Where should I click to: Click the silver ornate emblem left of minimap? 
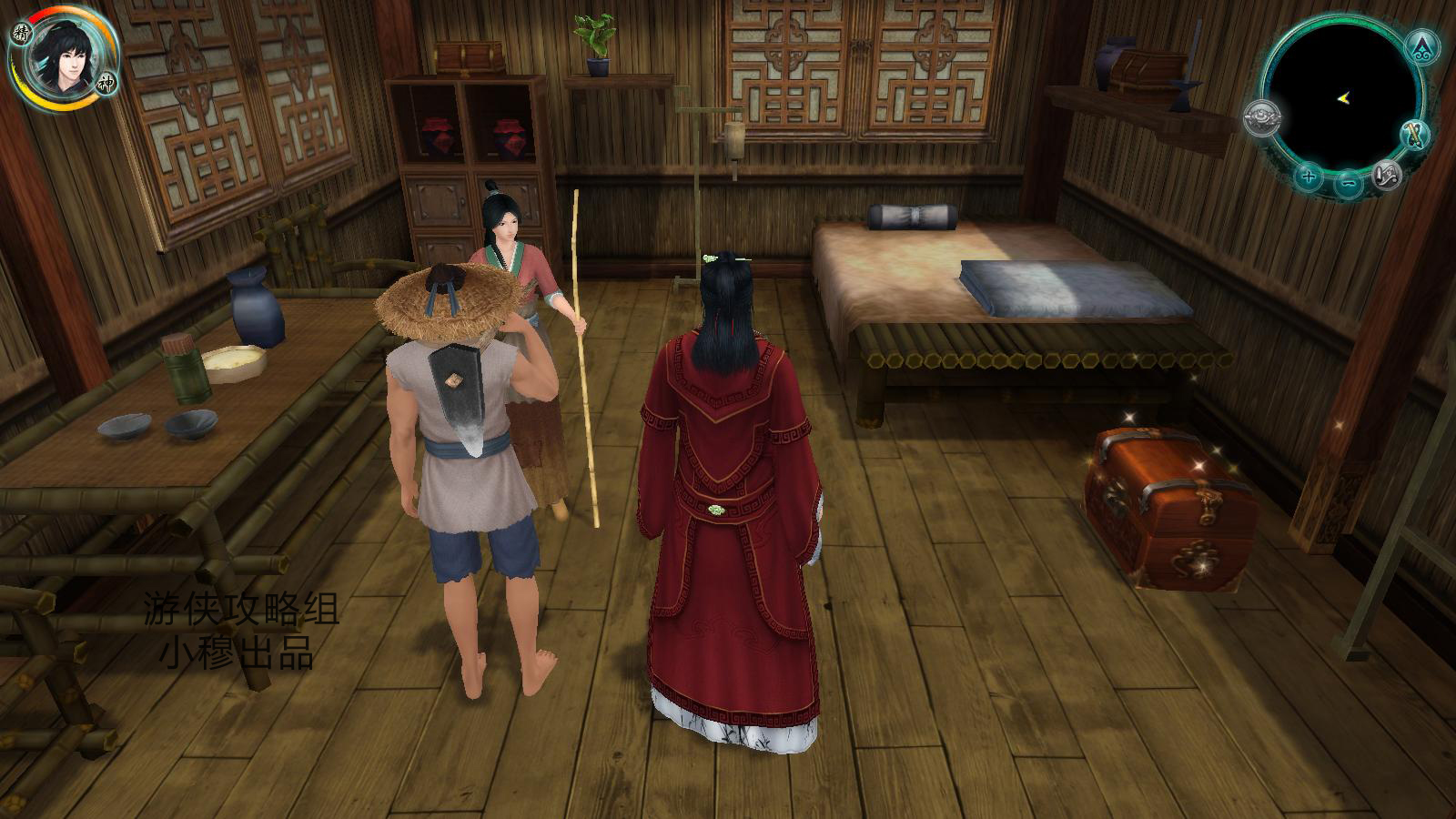pyautogui.click(x=1263, y=117)
